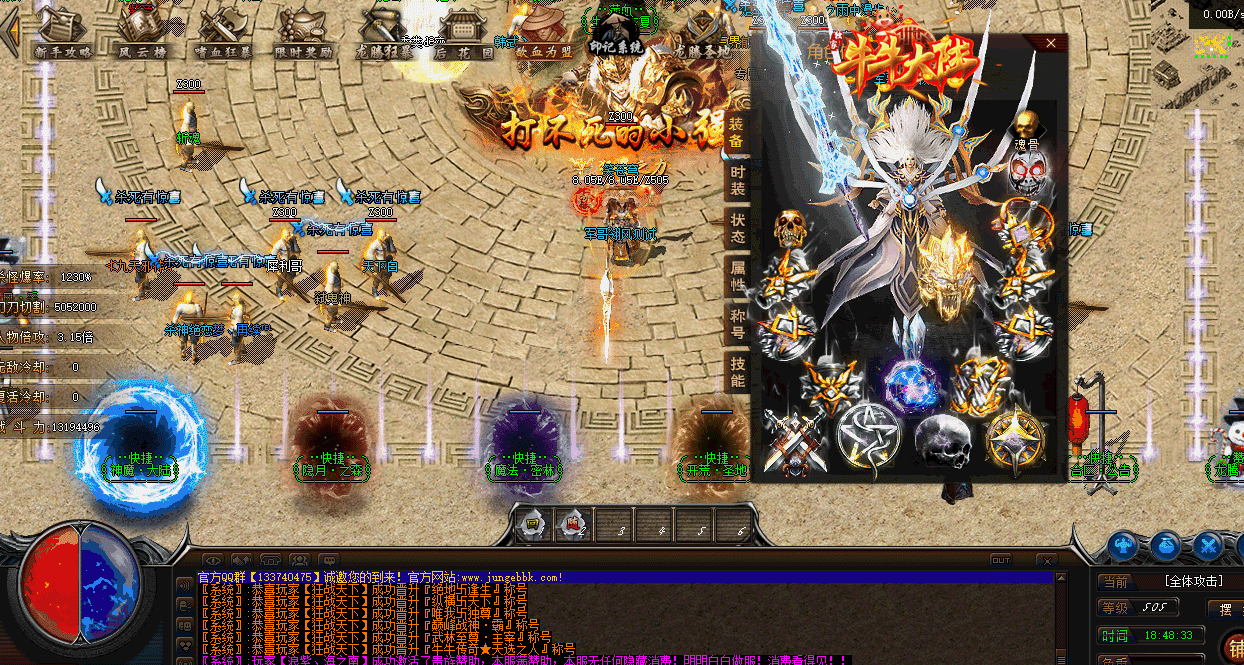The width and height of the screenshot is (1244, 665).
Task: Close the character equipment panel
Action: pyautogui.click(x=1050, y=43)
